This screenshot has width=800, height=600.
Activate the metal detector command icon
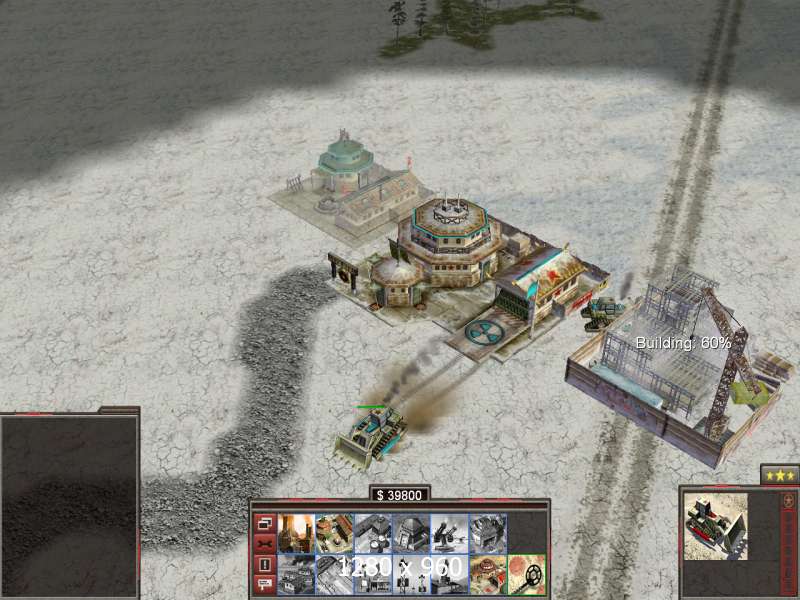[526, 574]
